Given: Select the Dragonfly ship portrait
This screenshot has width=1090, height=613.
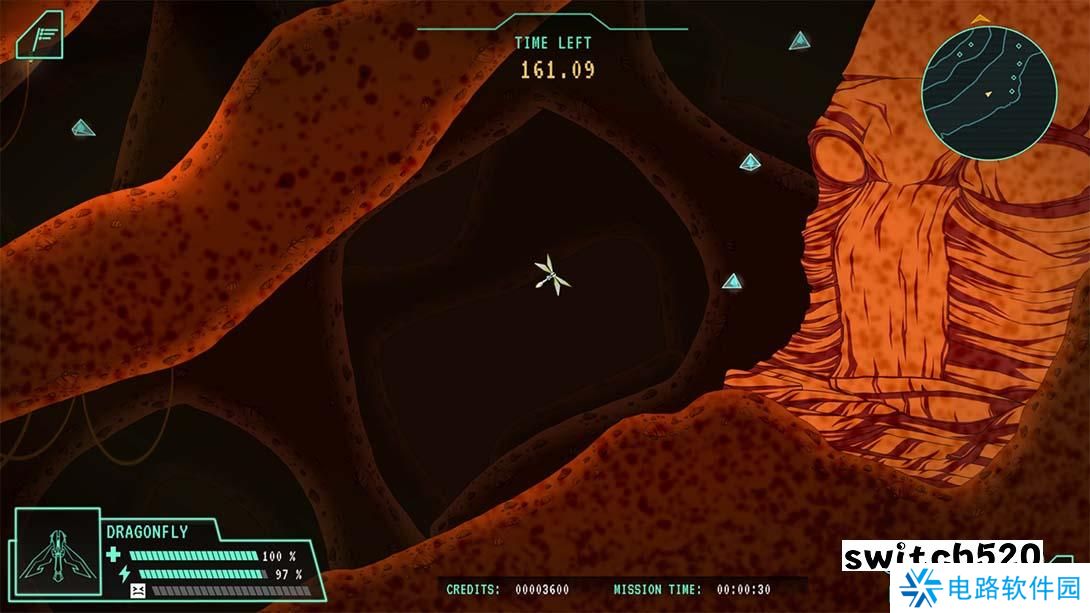Looking at the screenshot, I should (x=58, y=561).
